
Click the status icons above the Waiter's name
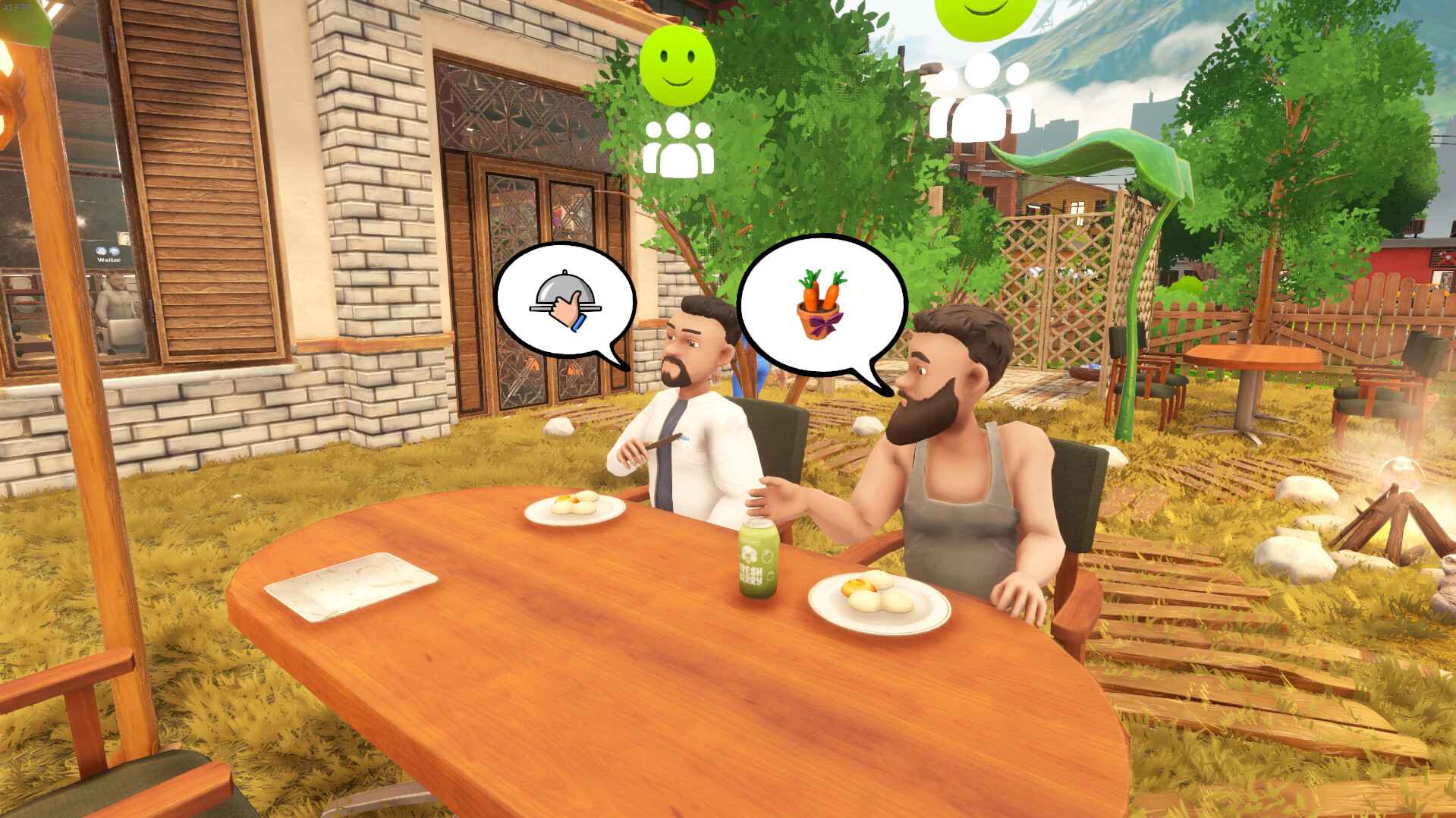click(106, 250)
